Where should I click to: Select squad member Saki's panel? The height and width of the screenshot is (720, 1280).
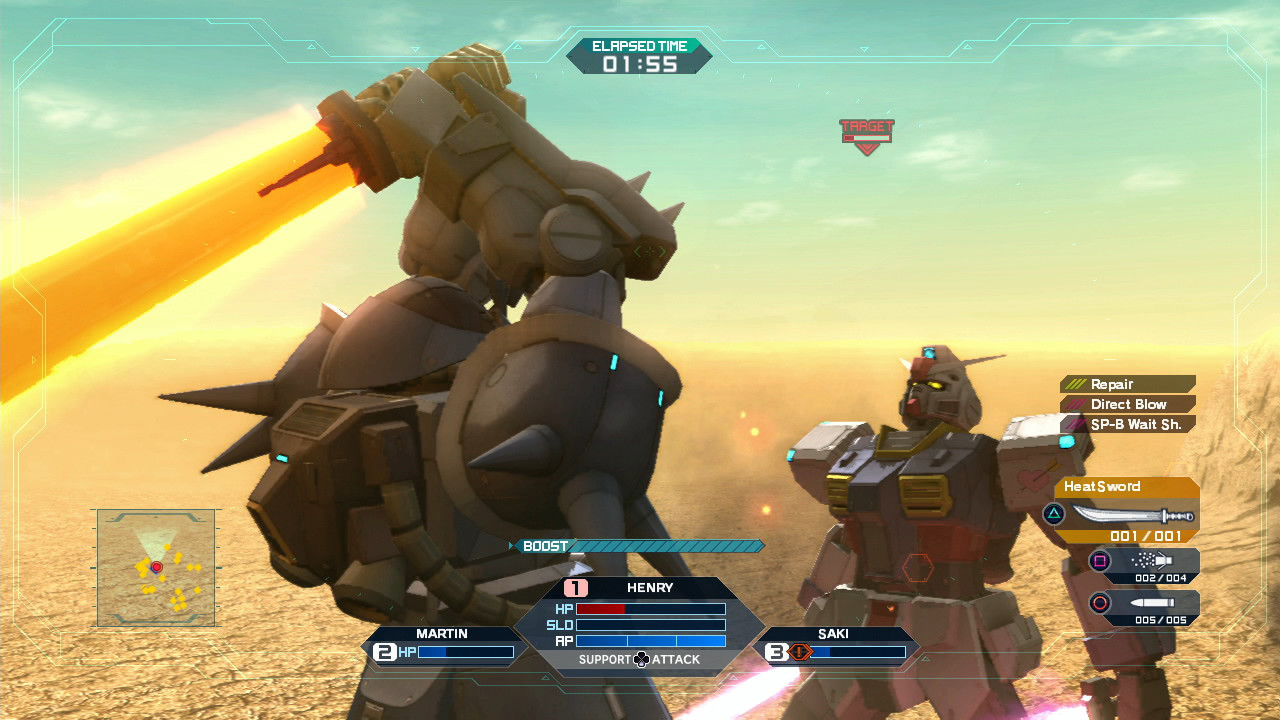[x=834, y=644]
